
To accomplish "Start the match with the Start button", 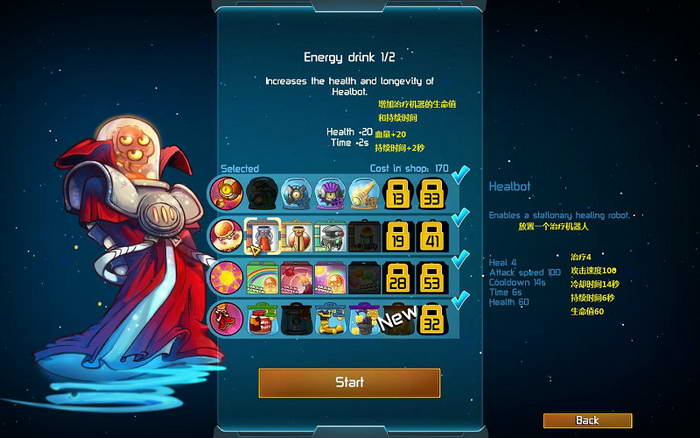I will point(349,382).
